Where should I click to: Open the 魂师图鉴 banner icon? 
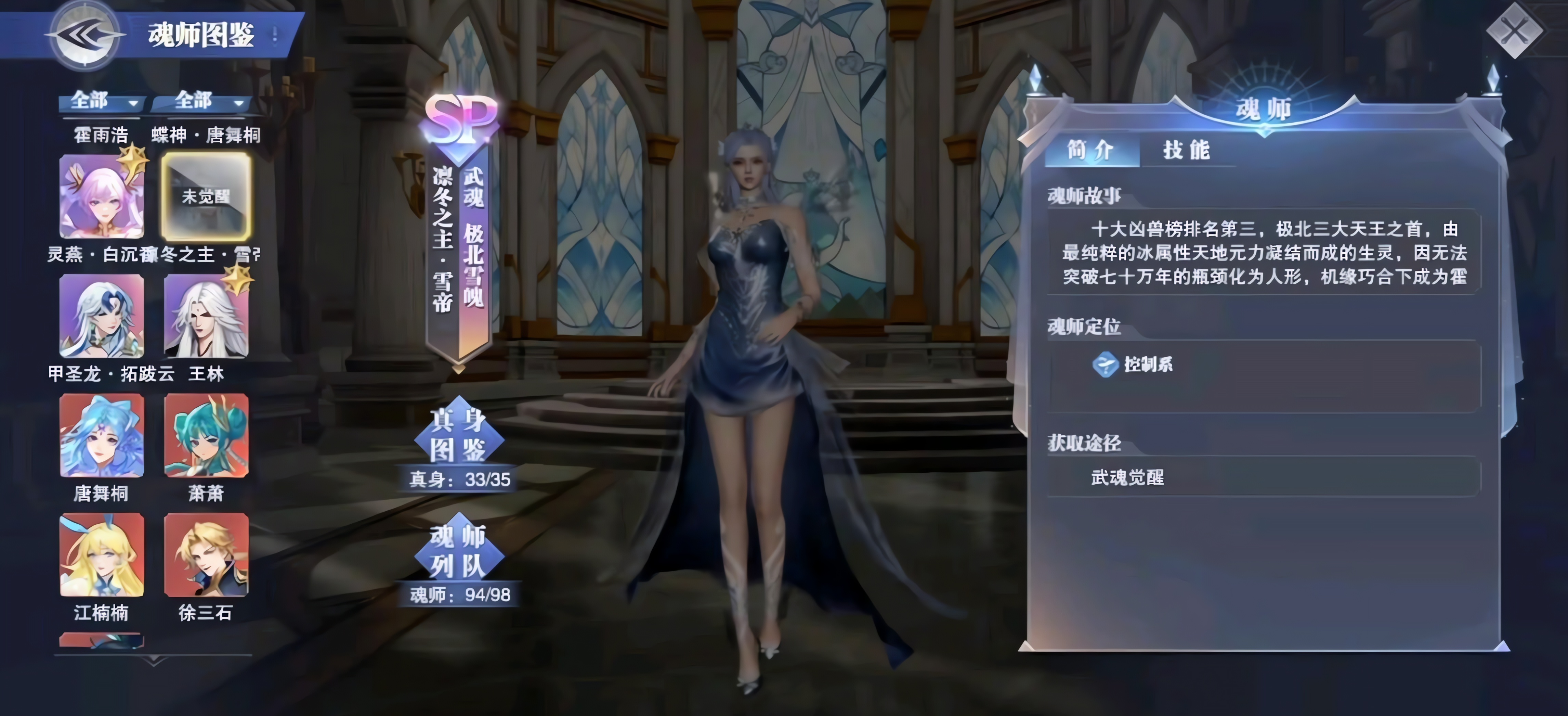[x=201, y=35]
